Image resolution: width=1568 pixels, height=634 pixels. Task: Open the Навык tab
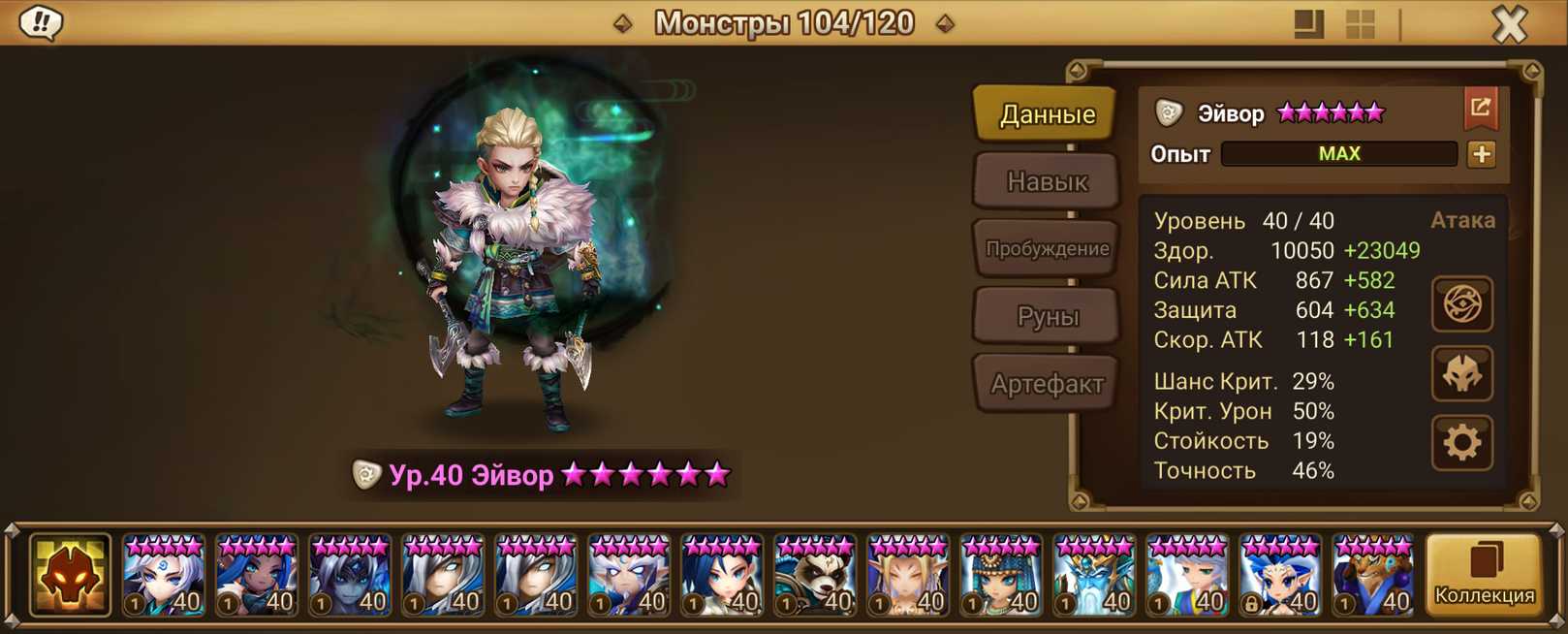[1047, 181]
